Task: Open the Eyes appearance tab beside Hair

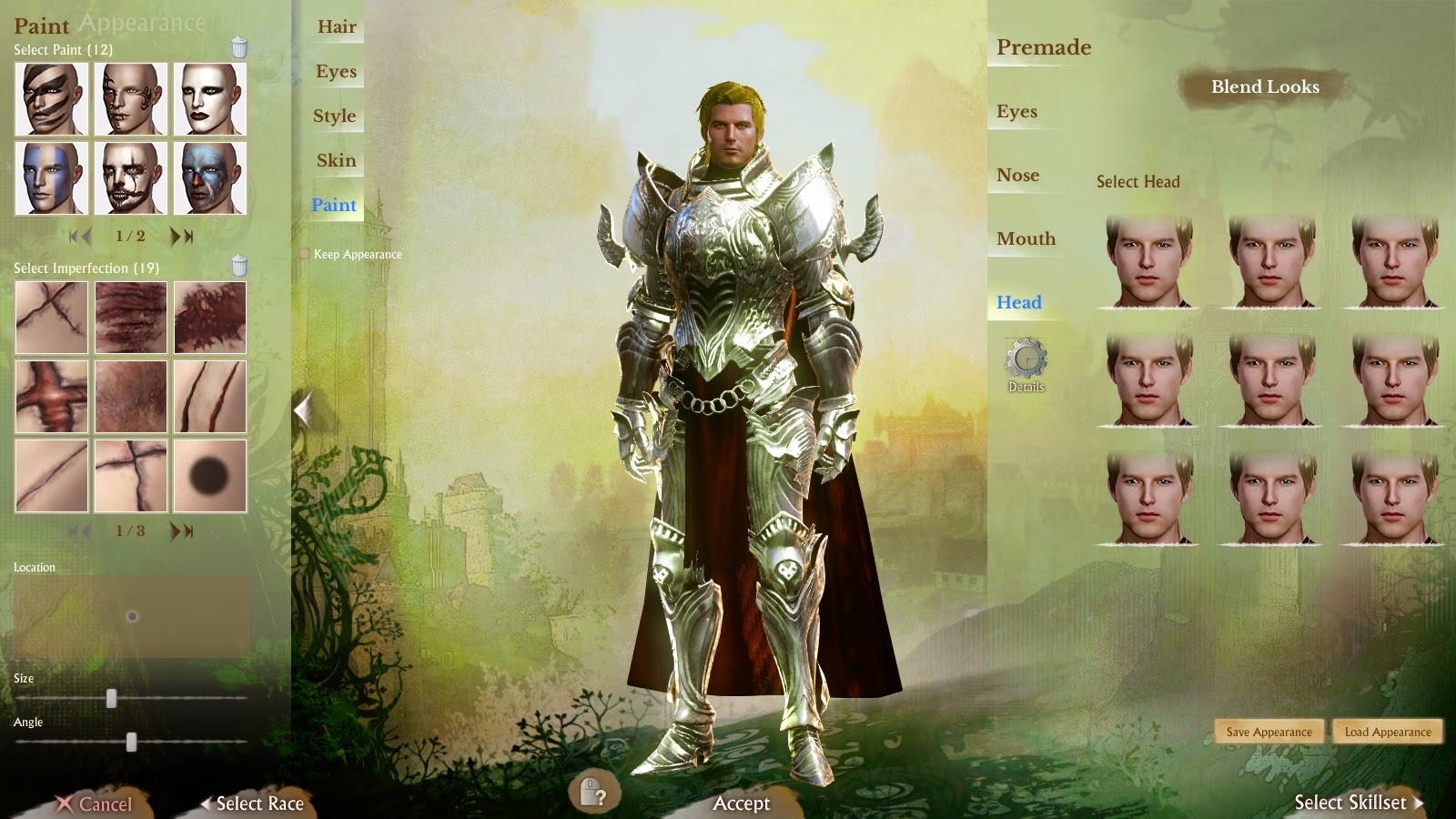Action: [x=336, y=72]
